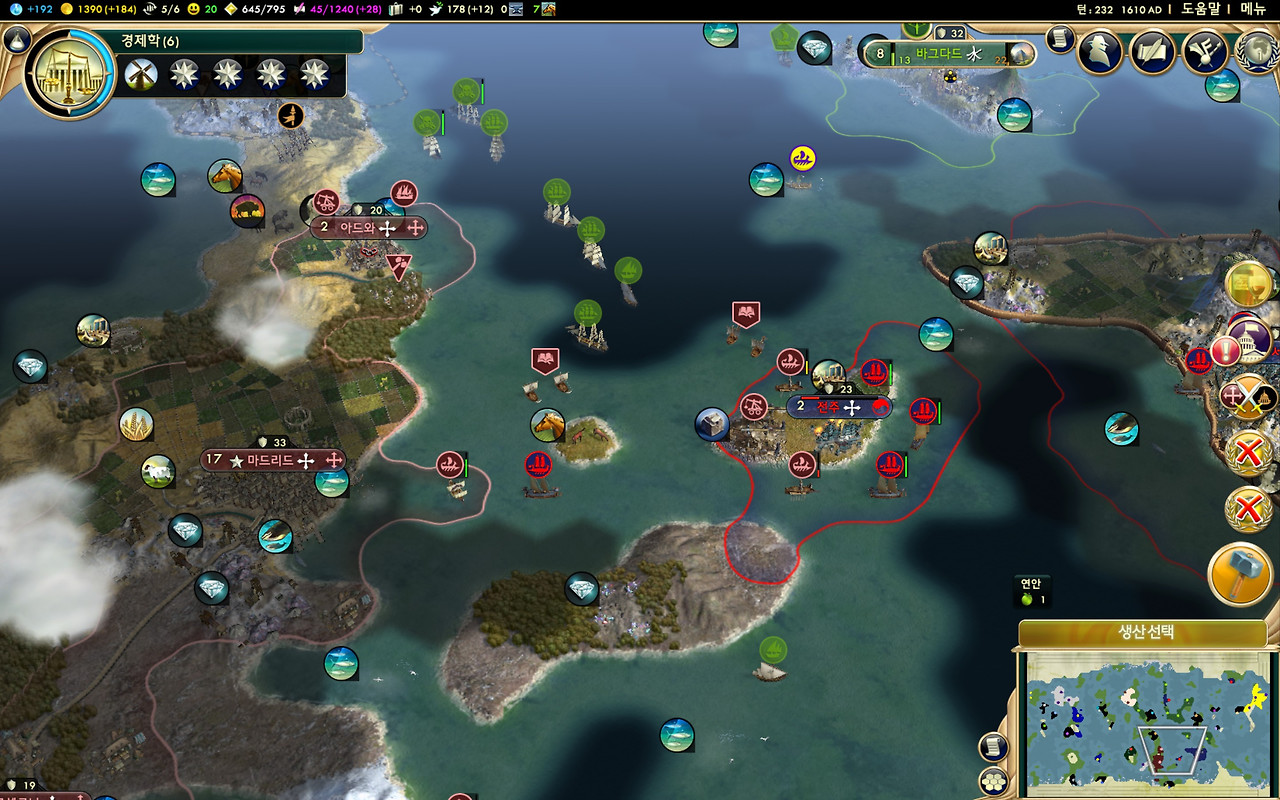Open the 도움말 help link
Image resolution: width=1280 pixels, height=800 pixels.
1201,9
